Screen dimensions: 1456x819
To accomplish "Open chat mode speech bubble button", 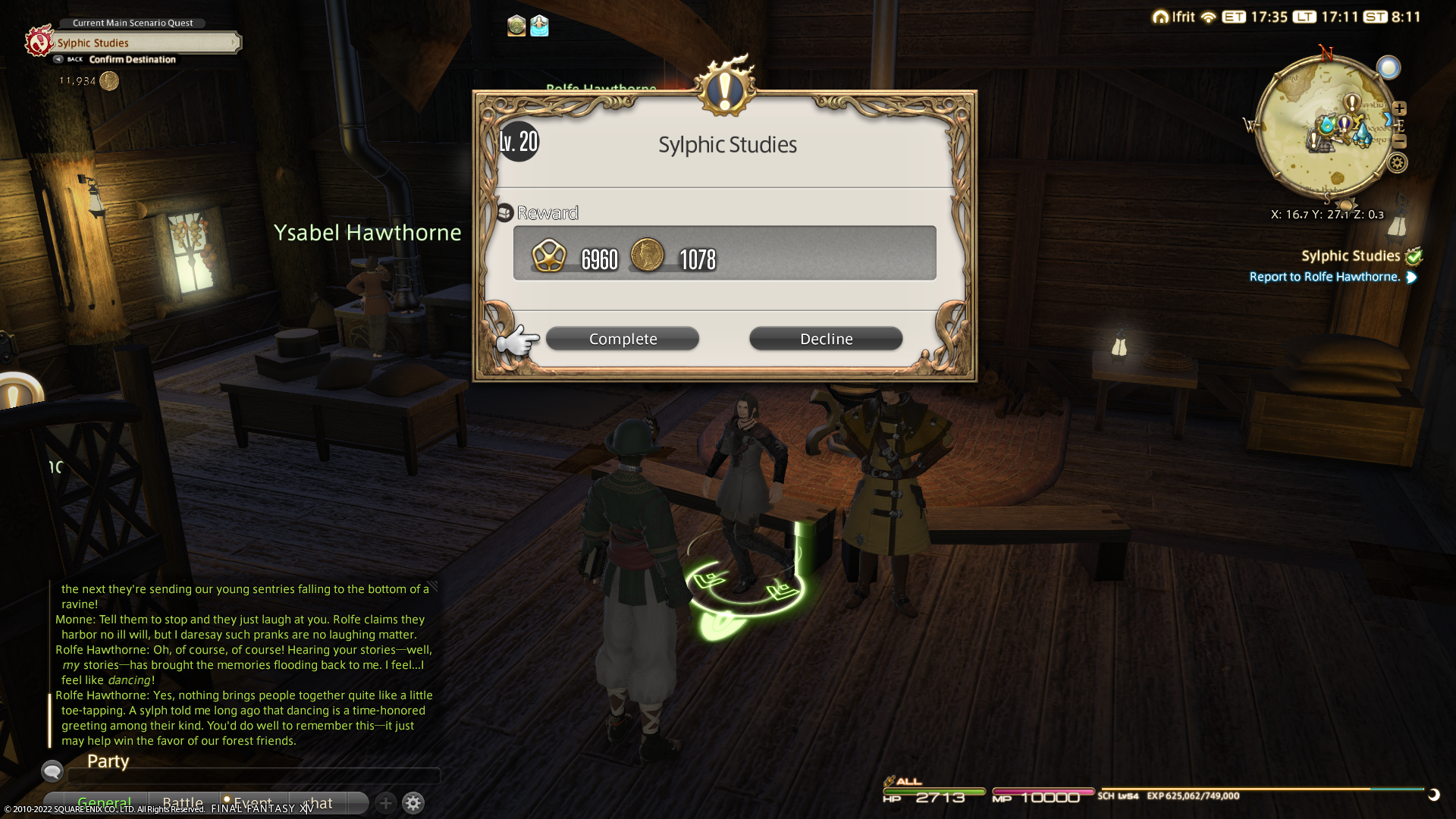I will pyautogui.click(x=52, y=771).
